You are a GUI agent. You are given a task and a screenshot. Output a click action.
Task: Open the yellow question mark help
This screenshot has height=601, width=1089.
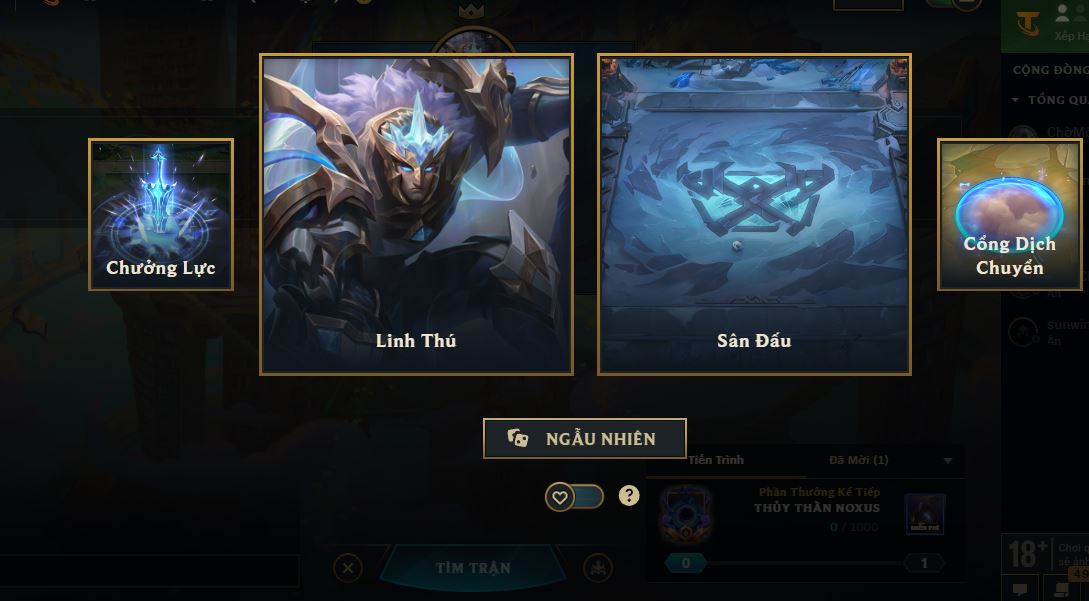pyautogui.click(x=629, y=495)
